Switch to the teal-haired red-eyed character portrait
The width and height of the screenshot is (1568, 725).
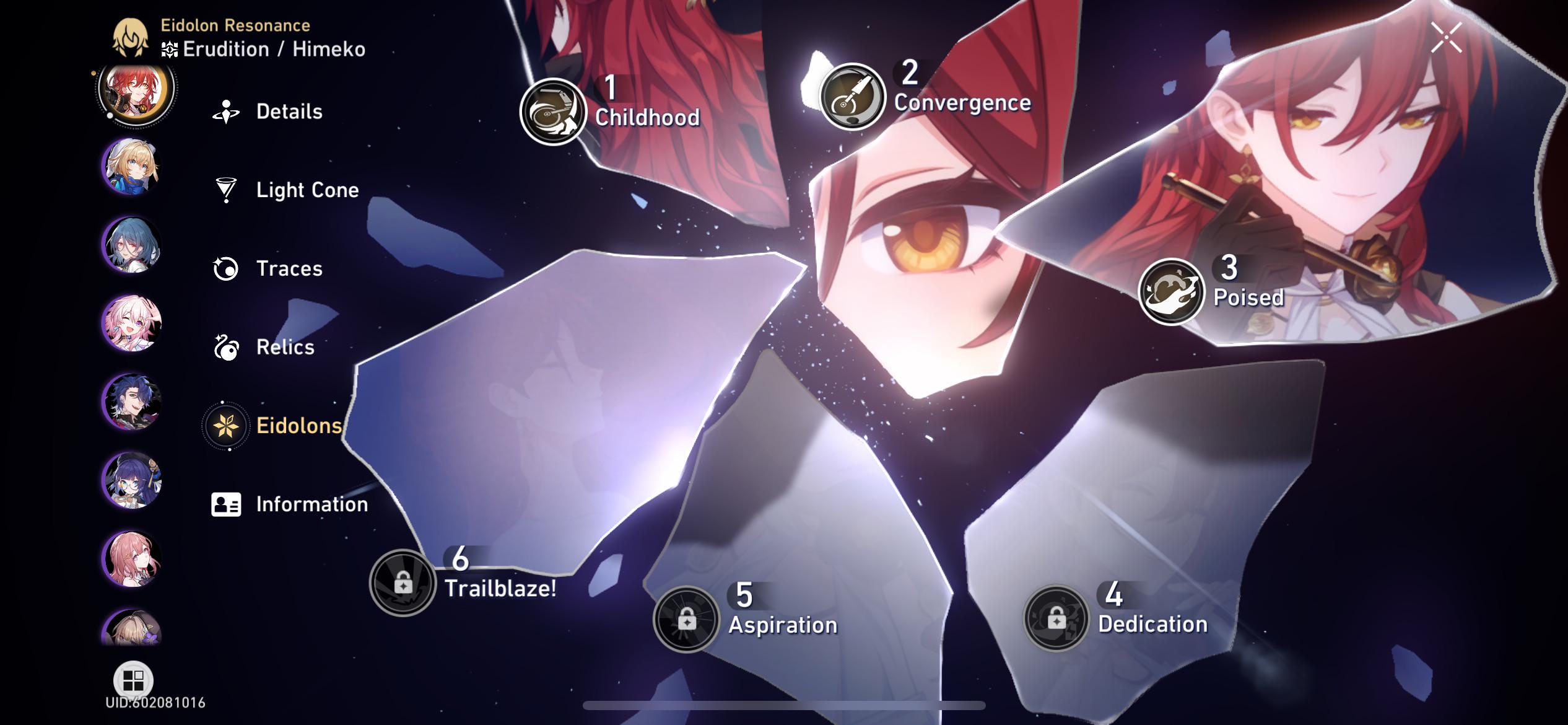132,245
